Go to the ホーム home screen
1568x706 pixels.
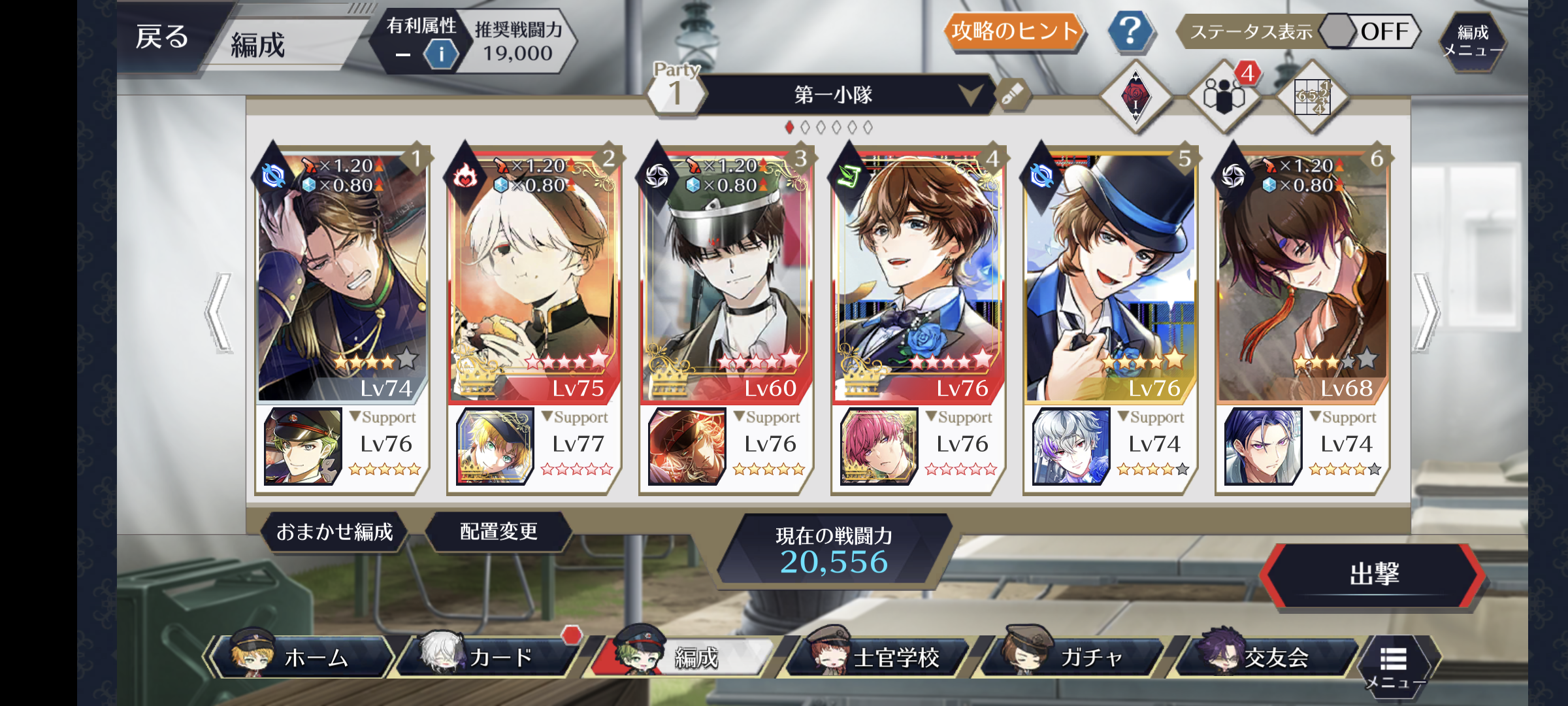(x=304, y=657)
